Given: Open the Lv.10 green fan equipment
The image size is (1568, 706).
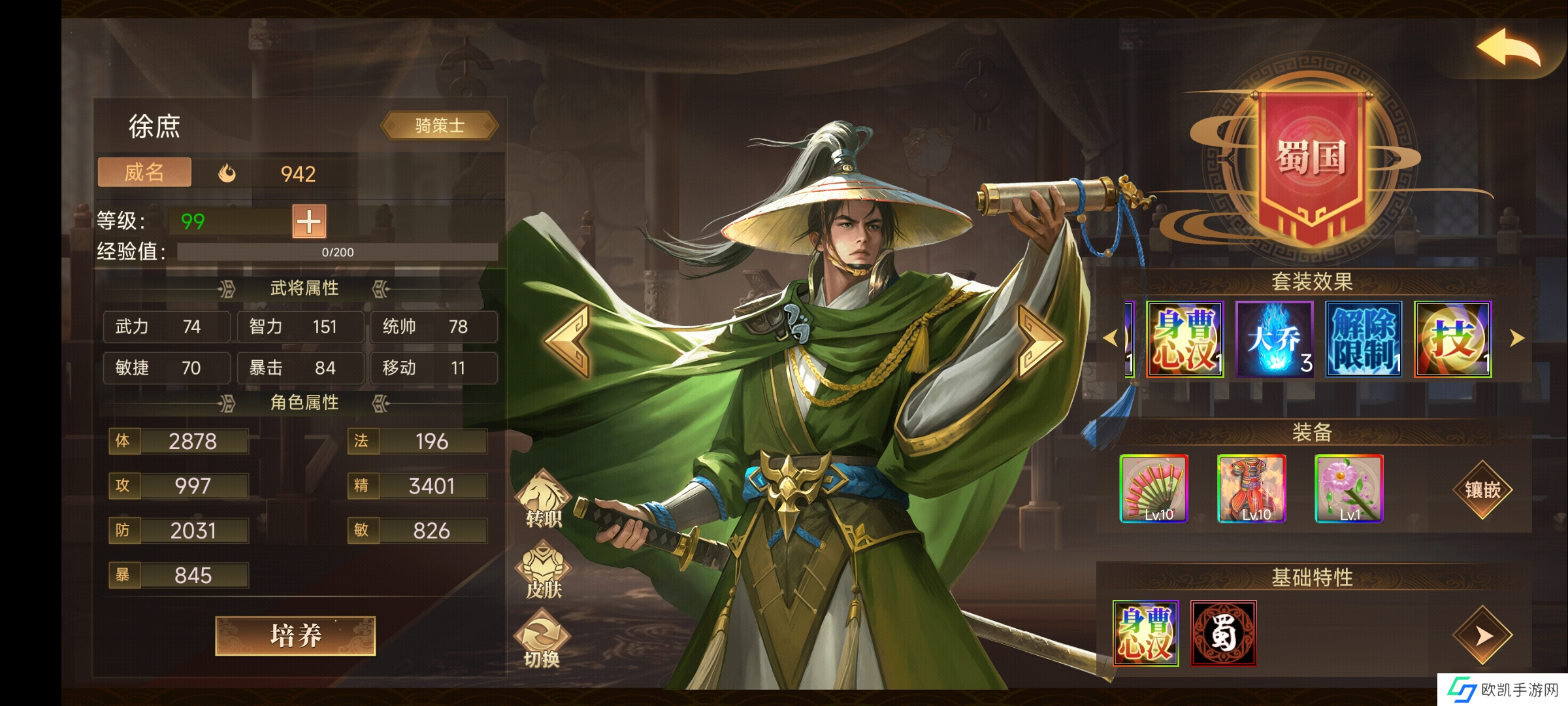Looking at the screenshot, I should [1154, 489].
